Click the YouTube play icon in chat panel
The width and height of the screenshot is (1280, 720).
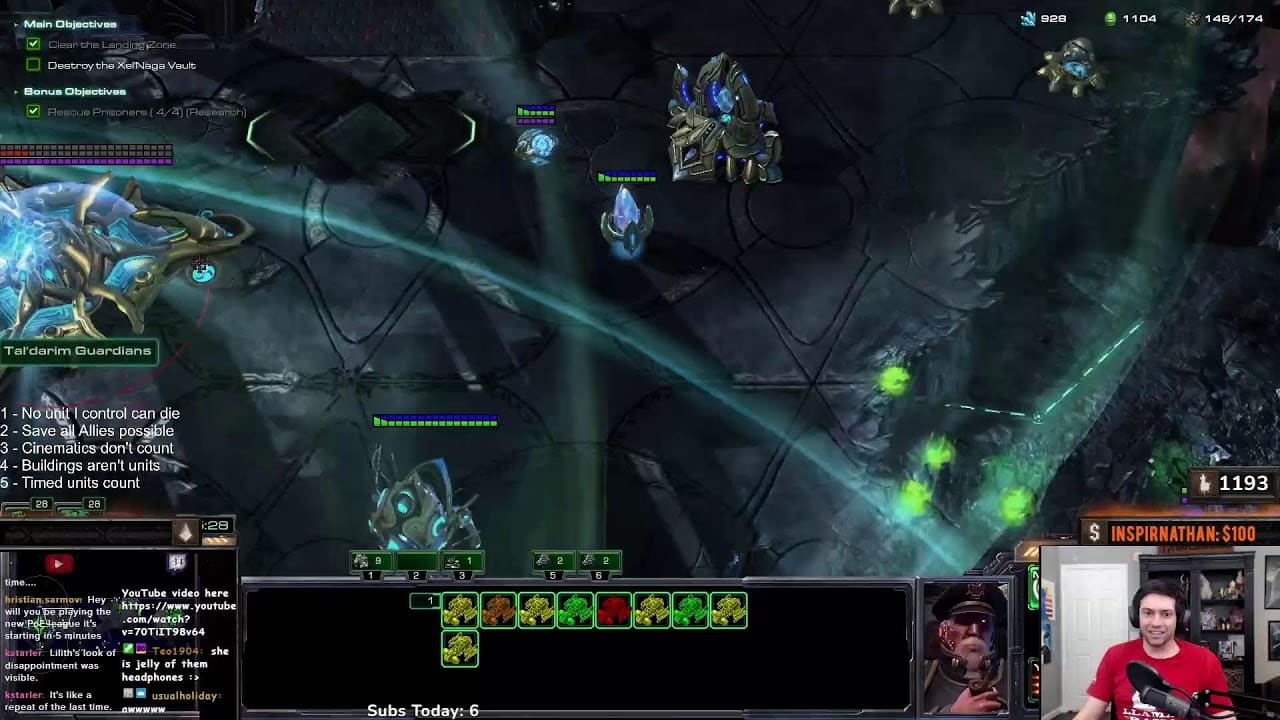57,564
